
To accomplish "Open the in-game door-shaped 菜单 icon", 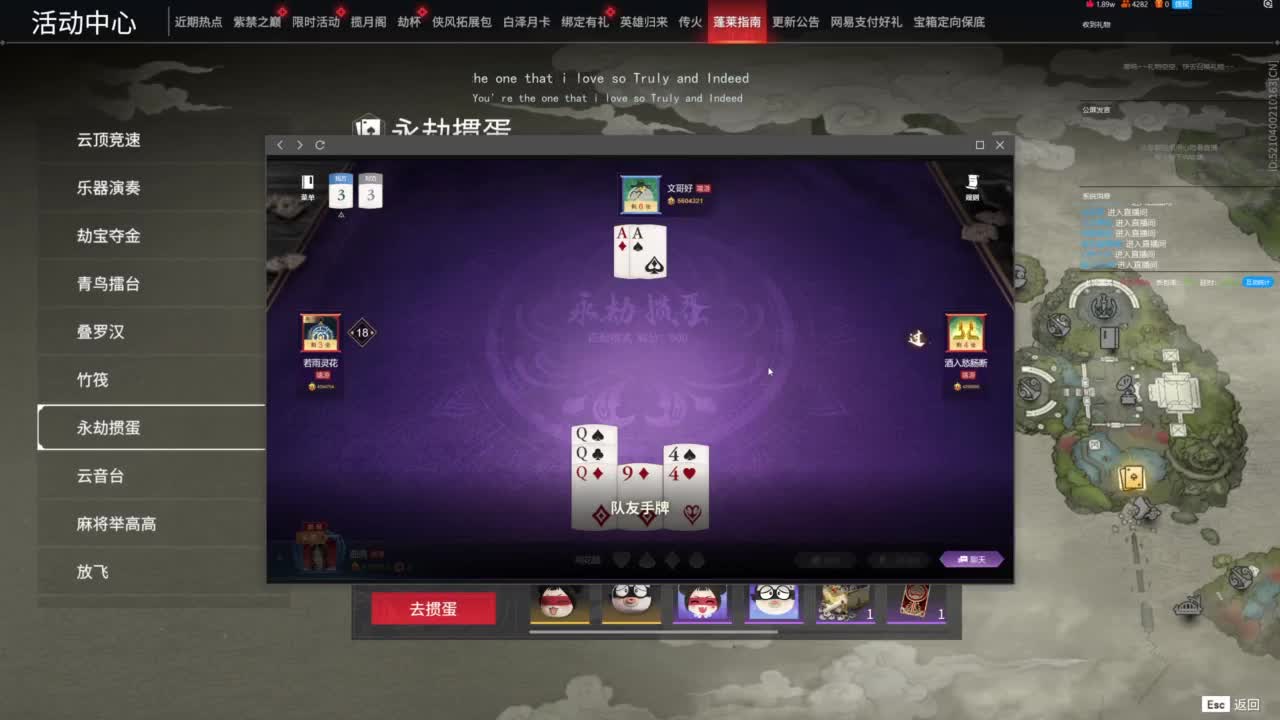I will 307,185.
